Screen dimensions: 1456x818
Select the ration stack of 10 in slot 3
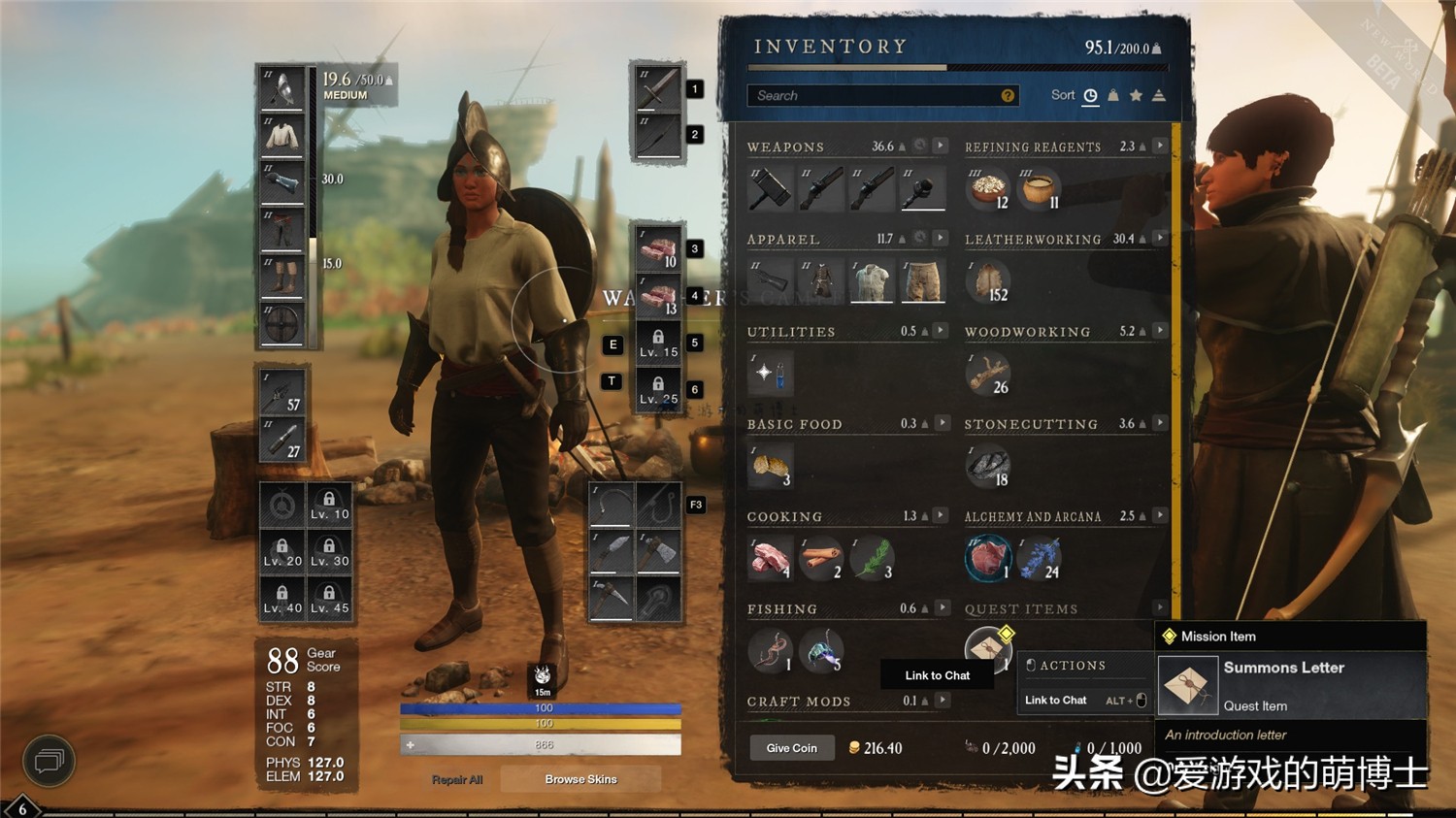pos(658,249)
